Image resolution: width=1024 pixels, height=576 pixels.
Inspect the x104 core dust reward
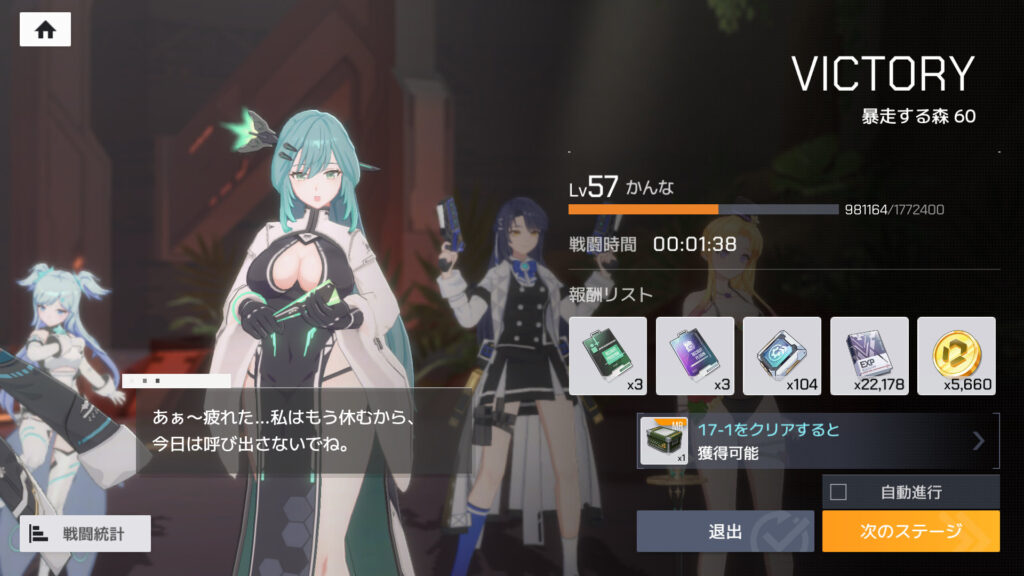781,355
